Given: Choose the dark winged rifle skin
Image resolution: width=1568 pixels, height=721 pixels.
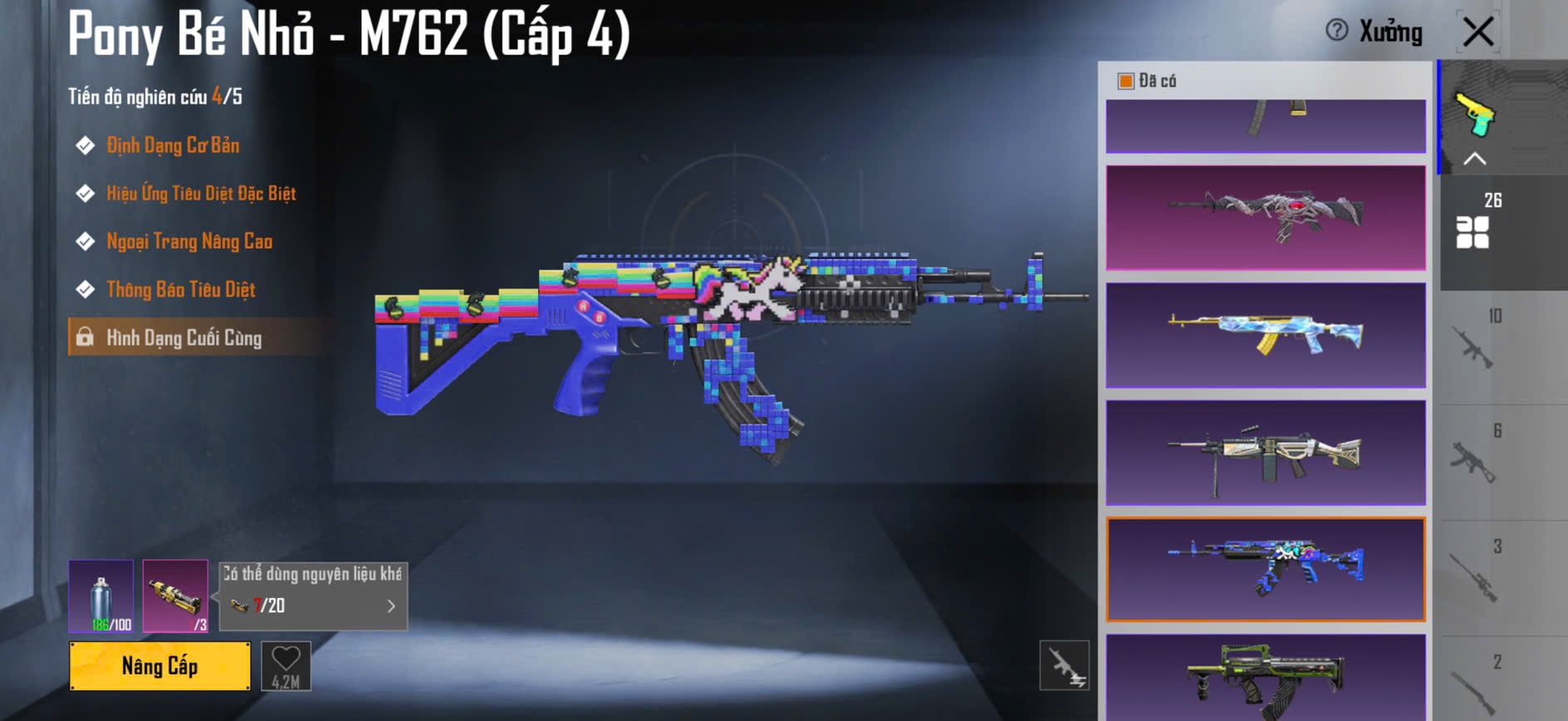Looking at the screenshot, I should pyautogui.click(x=1266, y=218).
